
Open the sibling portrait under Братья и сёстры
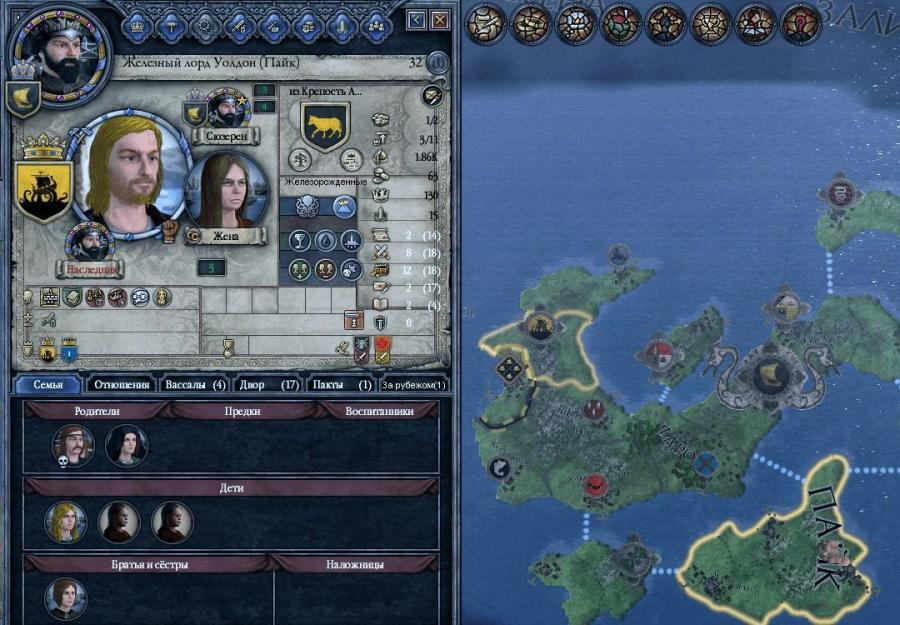(x=66, y=598)
